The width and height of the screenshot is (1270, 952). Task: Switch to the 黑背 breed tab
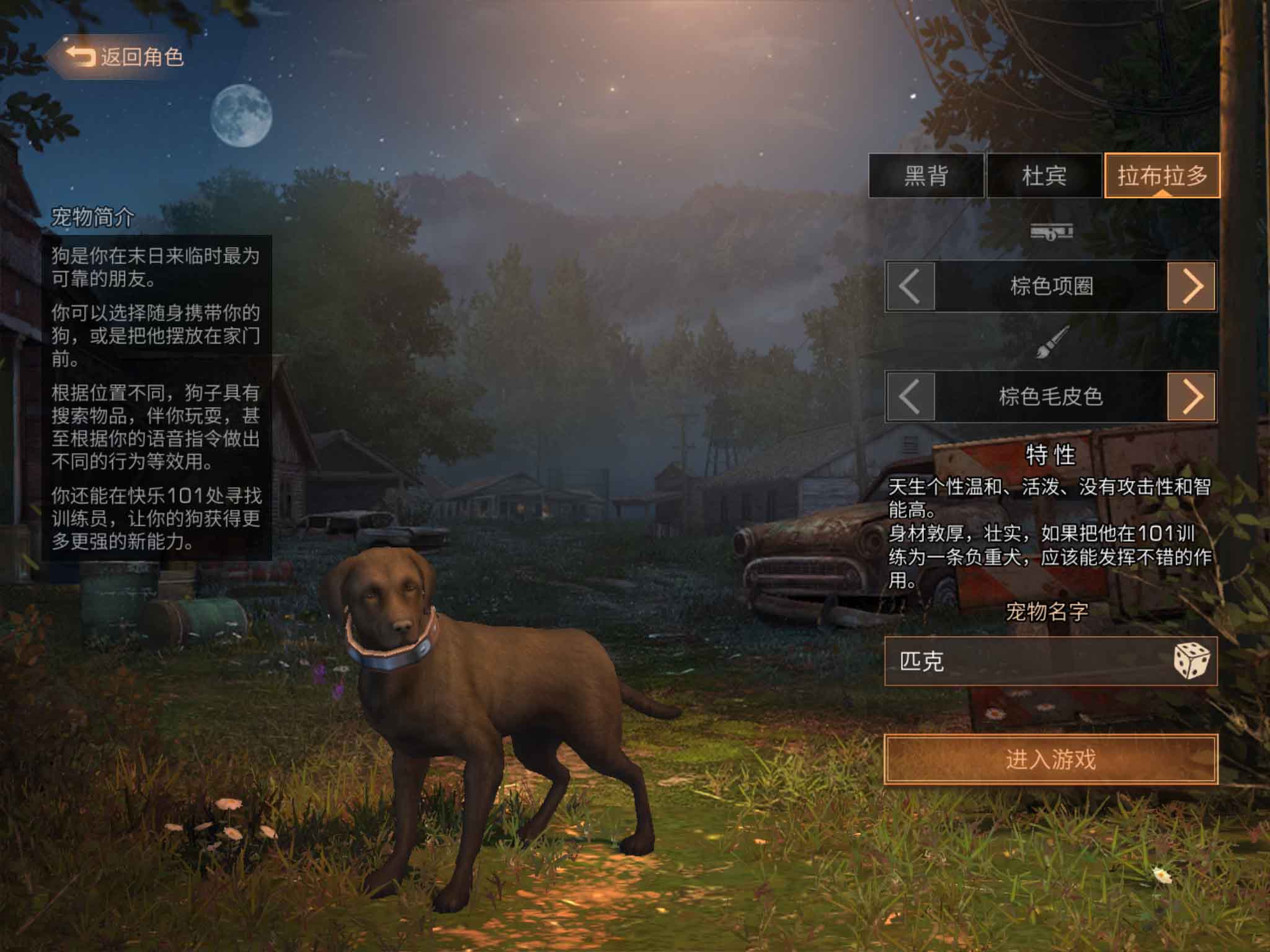pyautogui.click(x=926, y=176)
